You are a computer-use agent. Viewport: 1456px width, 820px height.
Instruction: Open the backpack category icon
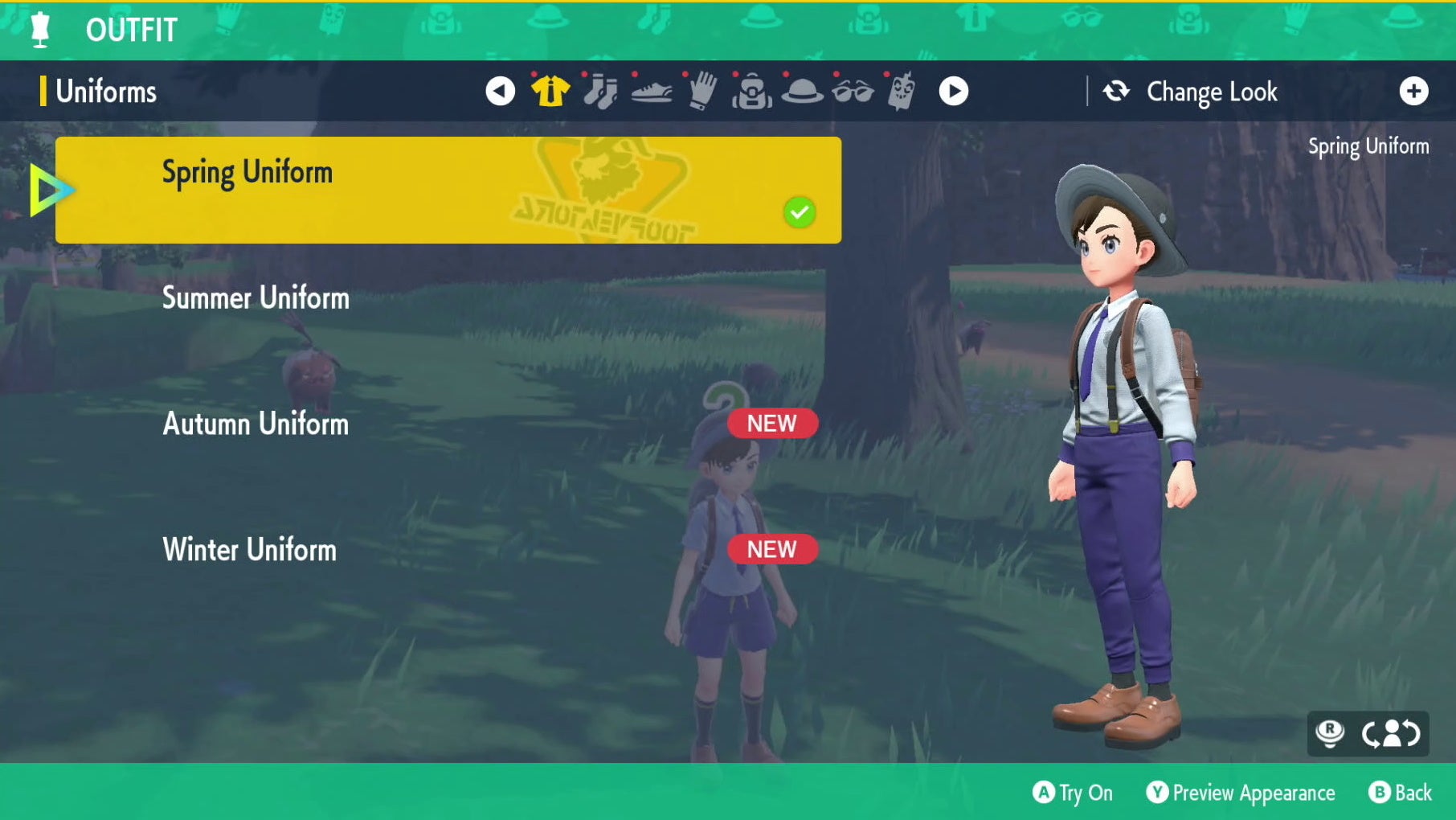pyautogui.click(x=751, y=91)
